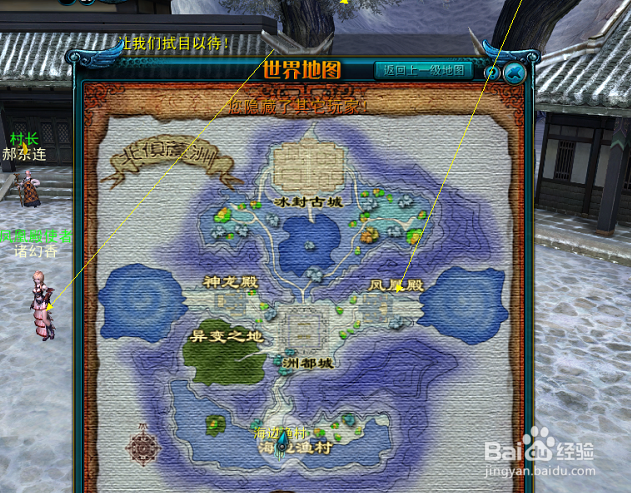Choose the 海边渔村 village on the map
Image resolution: width=631 pixels, height=493 pixels.
click(300, 449)
